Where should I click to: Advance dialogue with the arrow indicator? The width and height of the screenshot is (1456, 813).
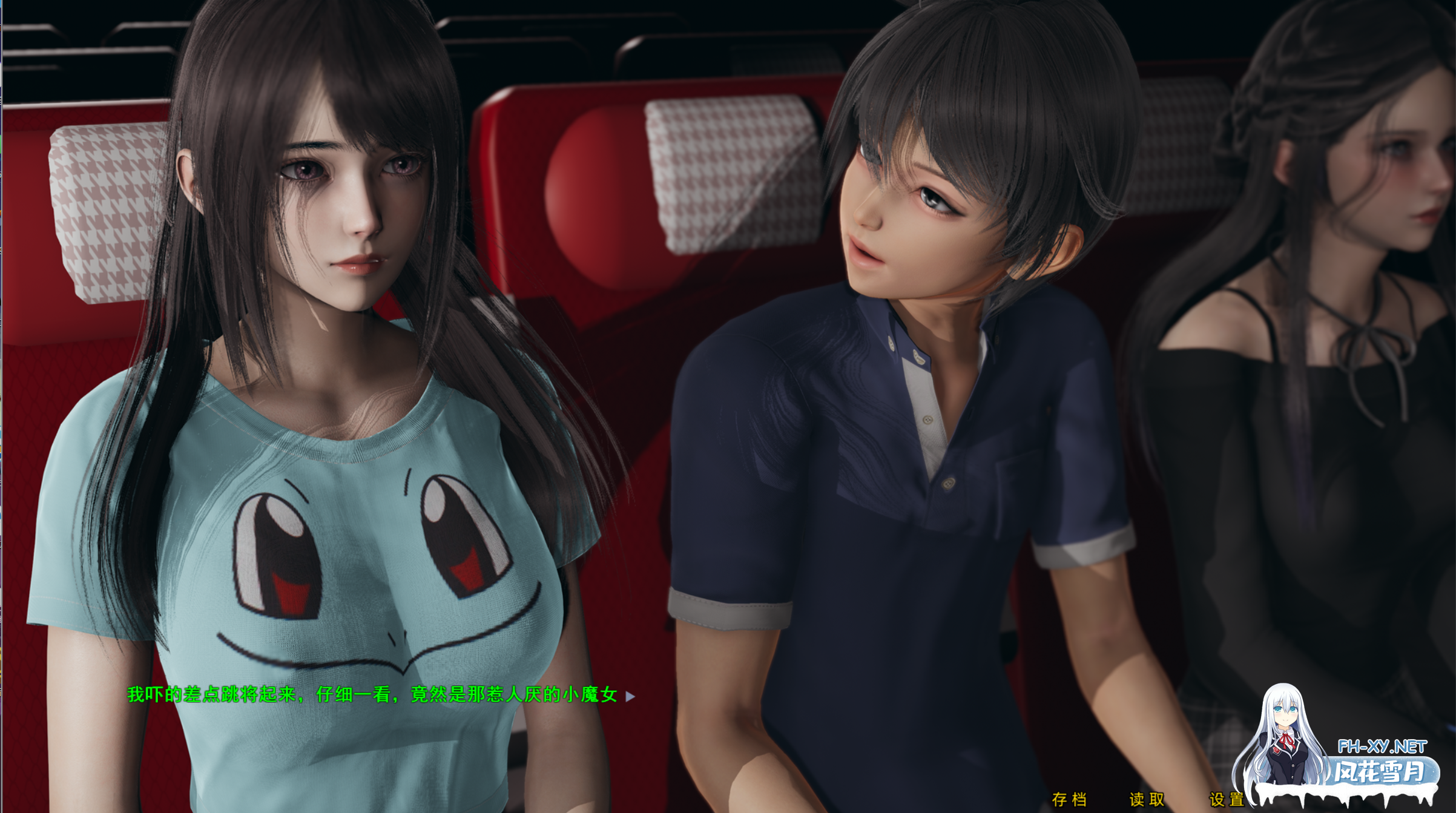tap(630, 697)
